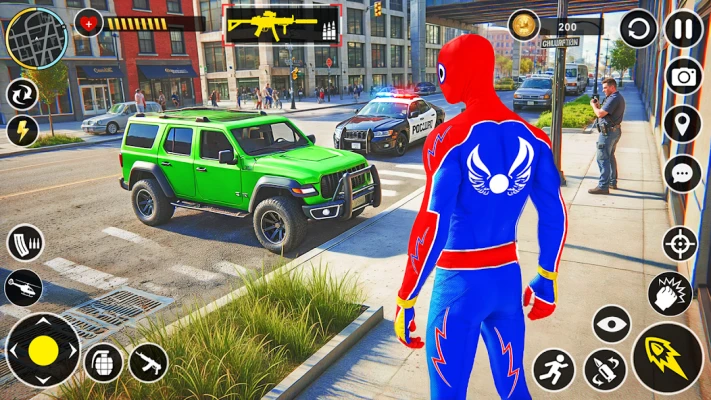Take a screenshot with the camera button

click(x=683, y=76)
